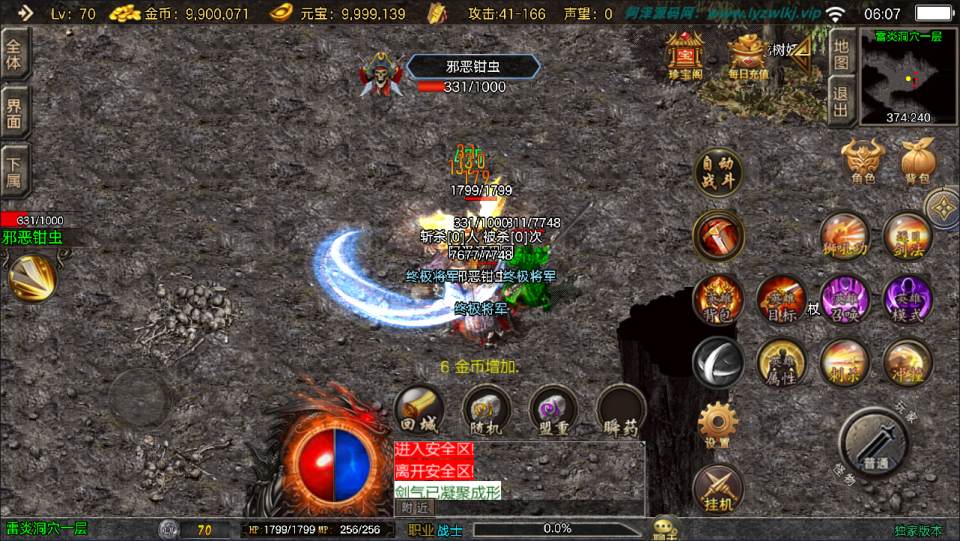
Task: Start 挂机 idle mode
Action: click(x=717, y=488)
